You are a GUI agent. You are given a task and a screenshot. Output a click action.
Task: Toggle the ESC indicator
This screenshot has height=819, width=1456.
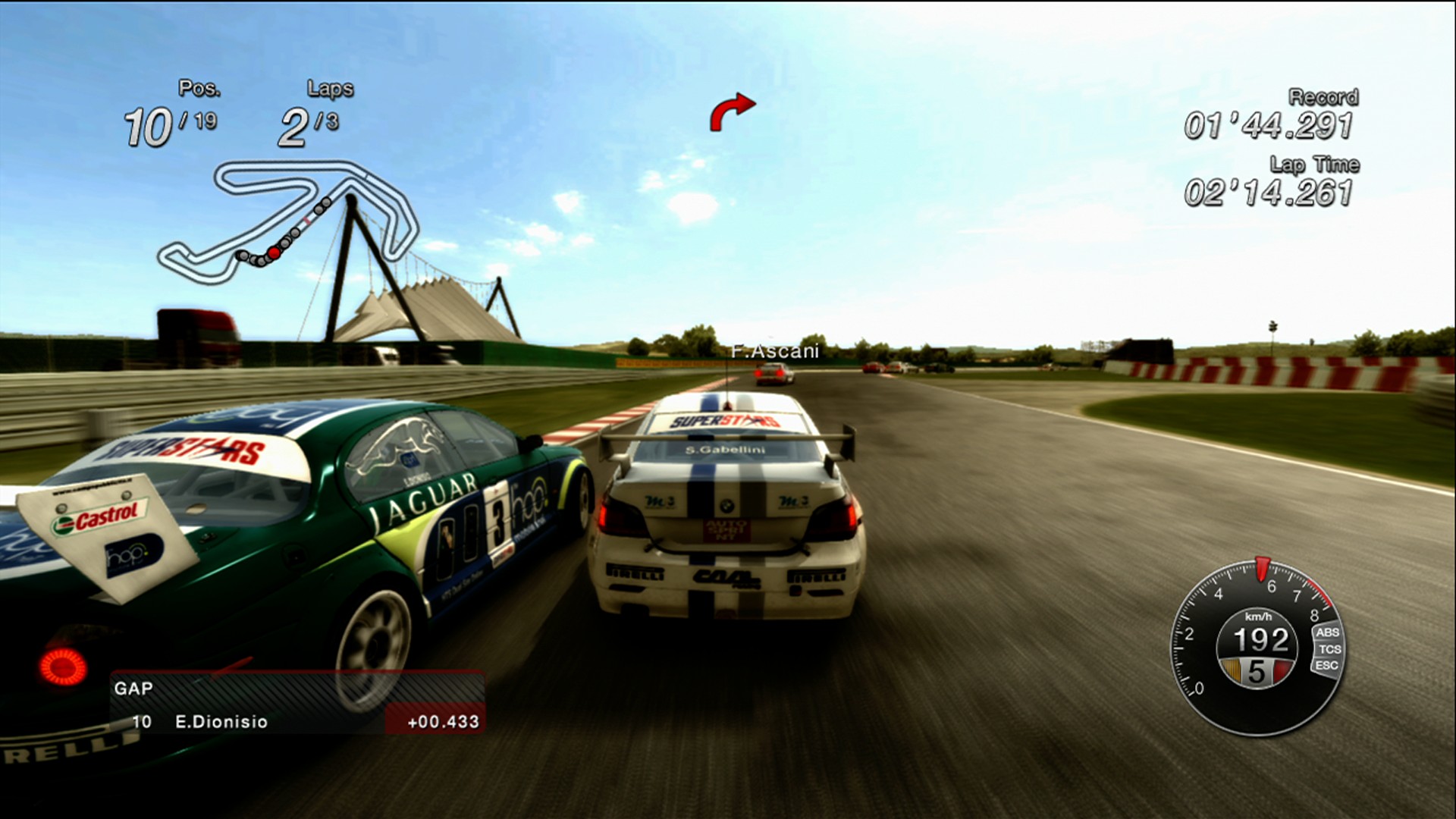[1326, 666]
